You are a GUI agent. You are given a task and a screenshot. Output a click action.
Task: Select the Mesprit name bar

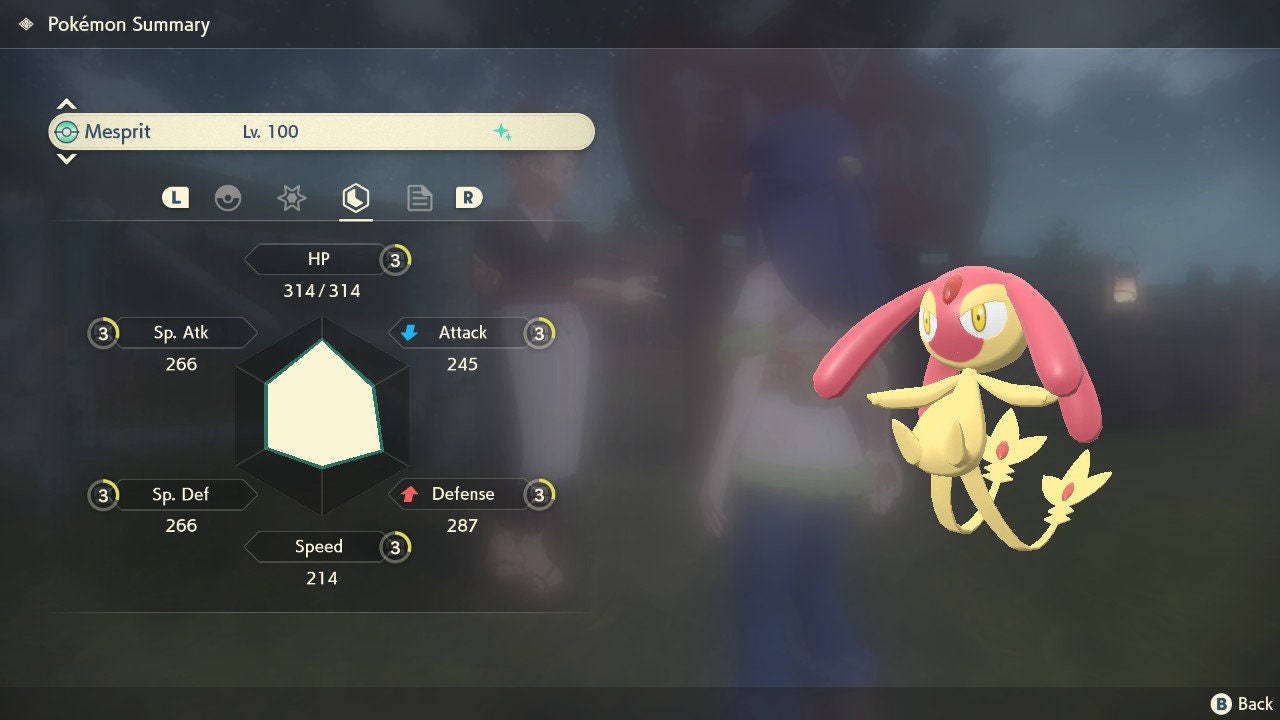pyautogui.click(x=321, y=132)
